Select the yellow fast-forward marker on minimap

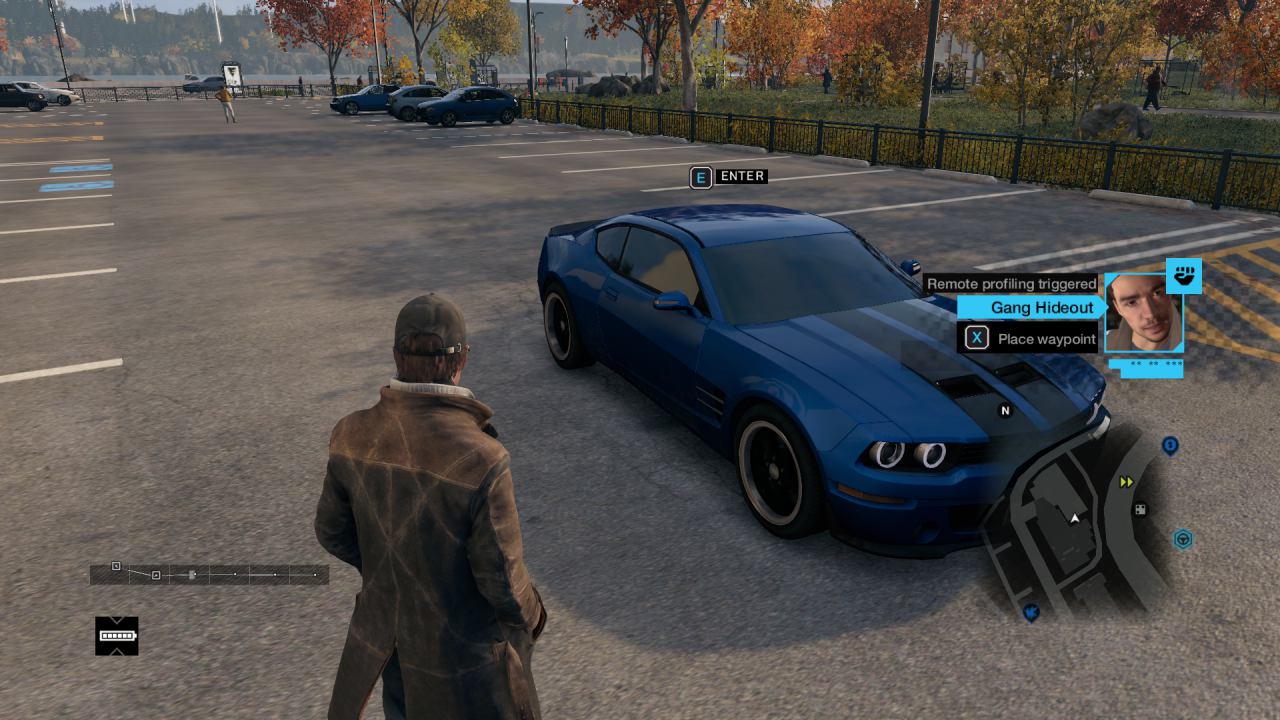click(x=1127, y=482)
